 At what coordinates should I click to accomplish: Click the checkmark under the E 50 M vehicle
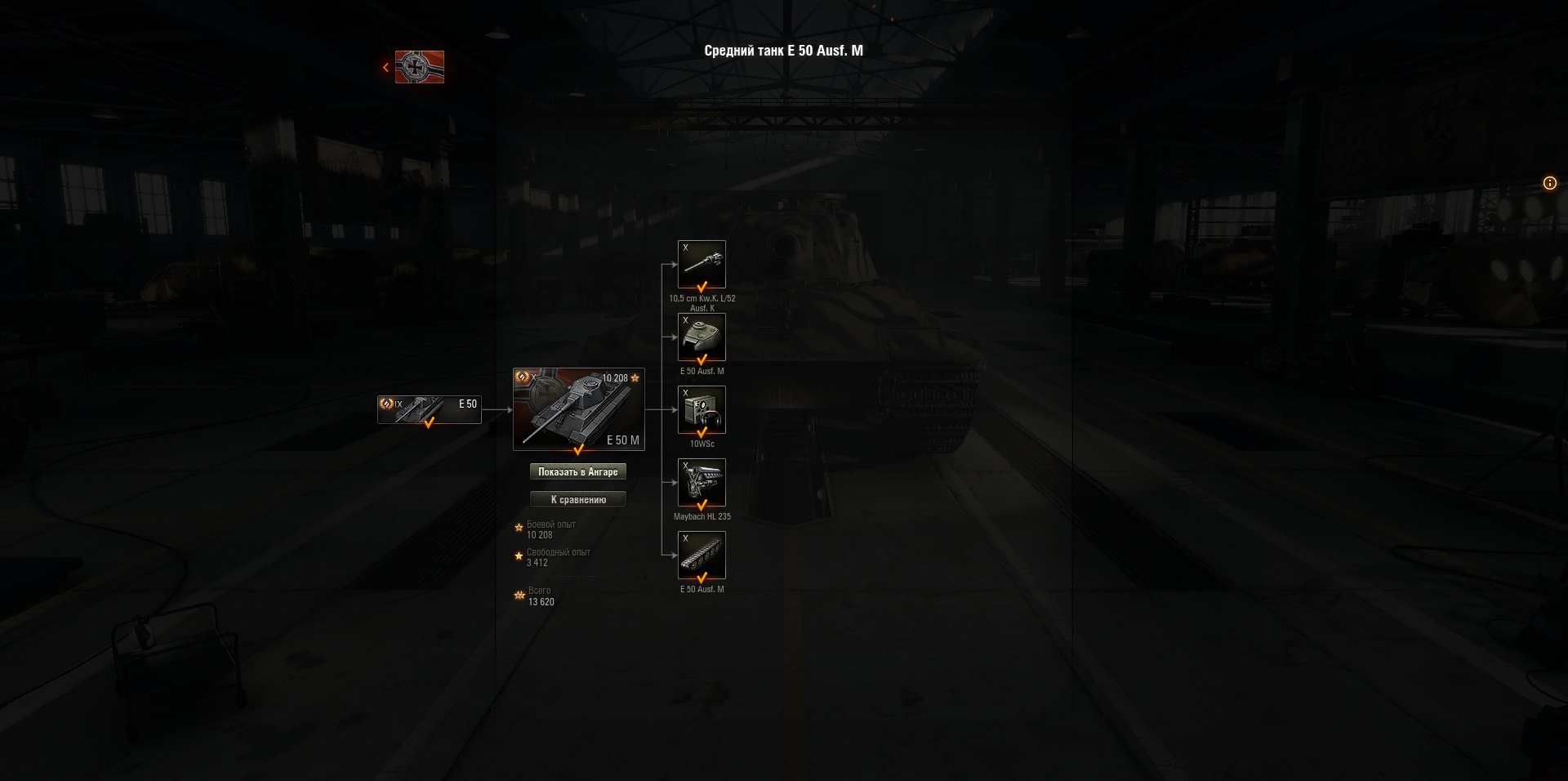point(578,450)
